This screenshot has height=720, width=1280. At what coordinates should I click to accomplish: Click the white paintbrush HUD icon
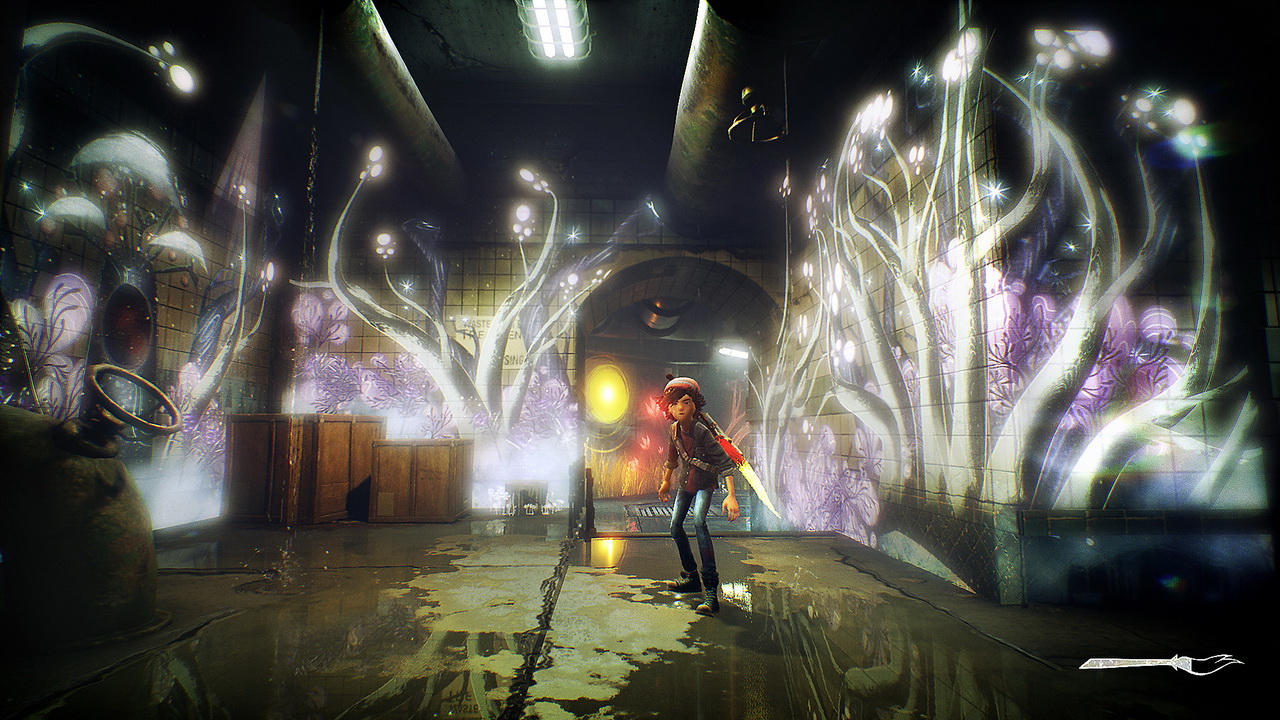click(x=1160, y=662)
